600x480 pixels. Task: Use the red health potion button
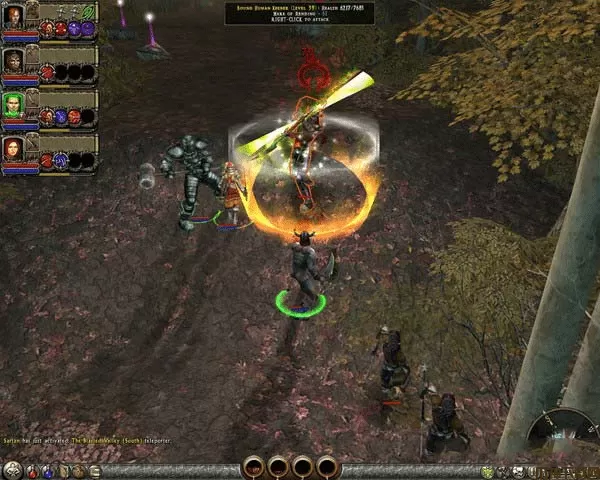pyautogui.click(x=32, y=471)
